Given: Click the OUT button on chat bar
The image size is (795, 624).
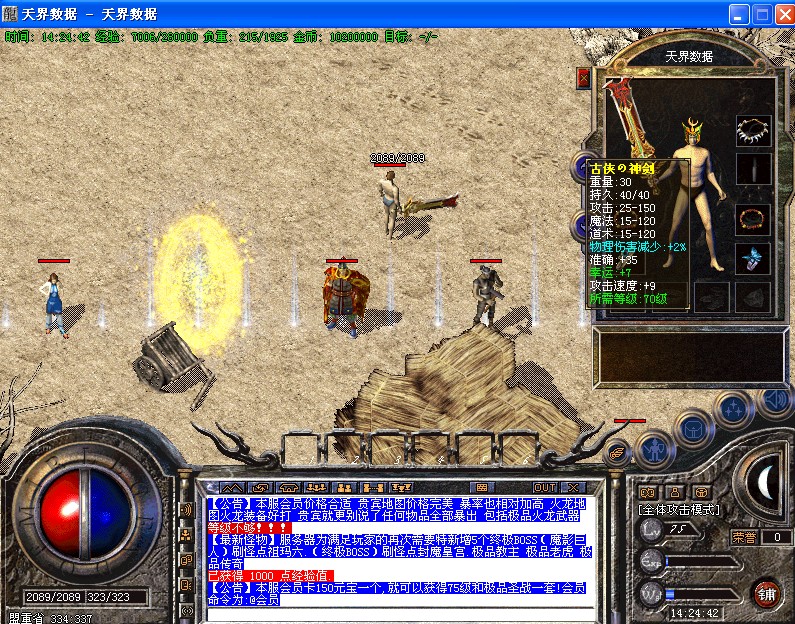Looking at the screenshot, I should tap(544, 488).
